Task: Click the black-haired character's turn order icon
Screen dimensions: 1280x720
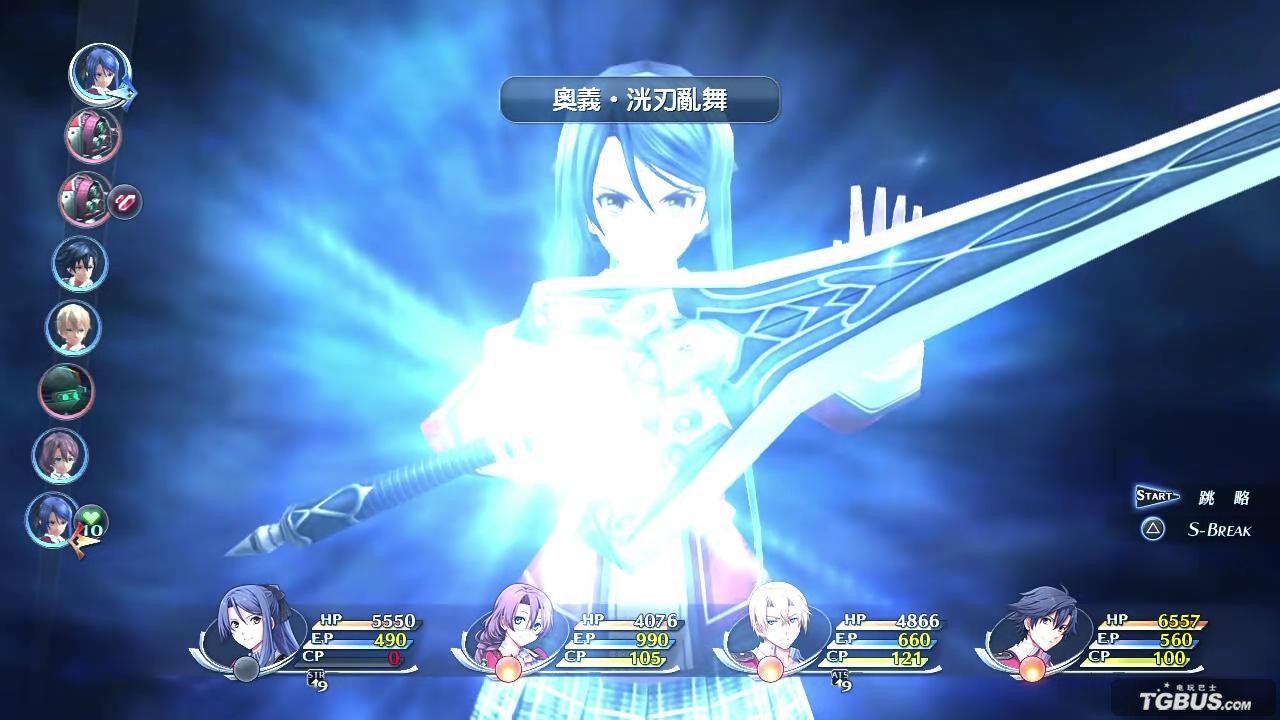Action: 82,265
